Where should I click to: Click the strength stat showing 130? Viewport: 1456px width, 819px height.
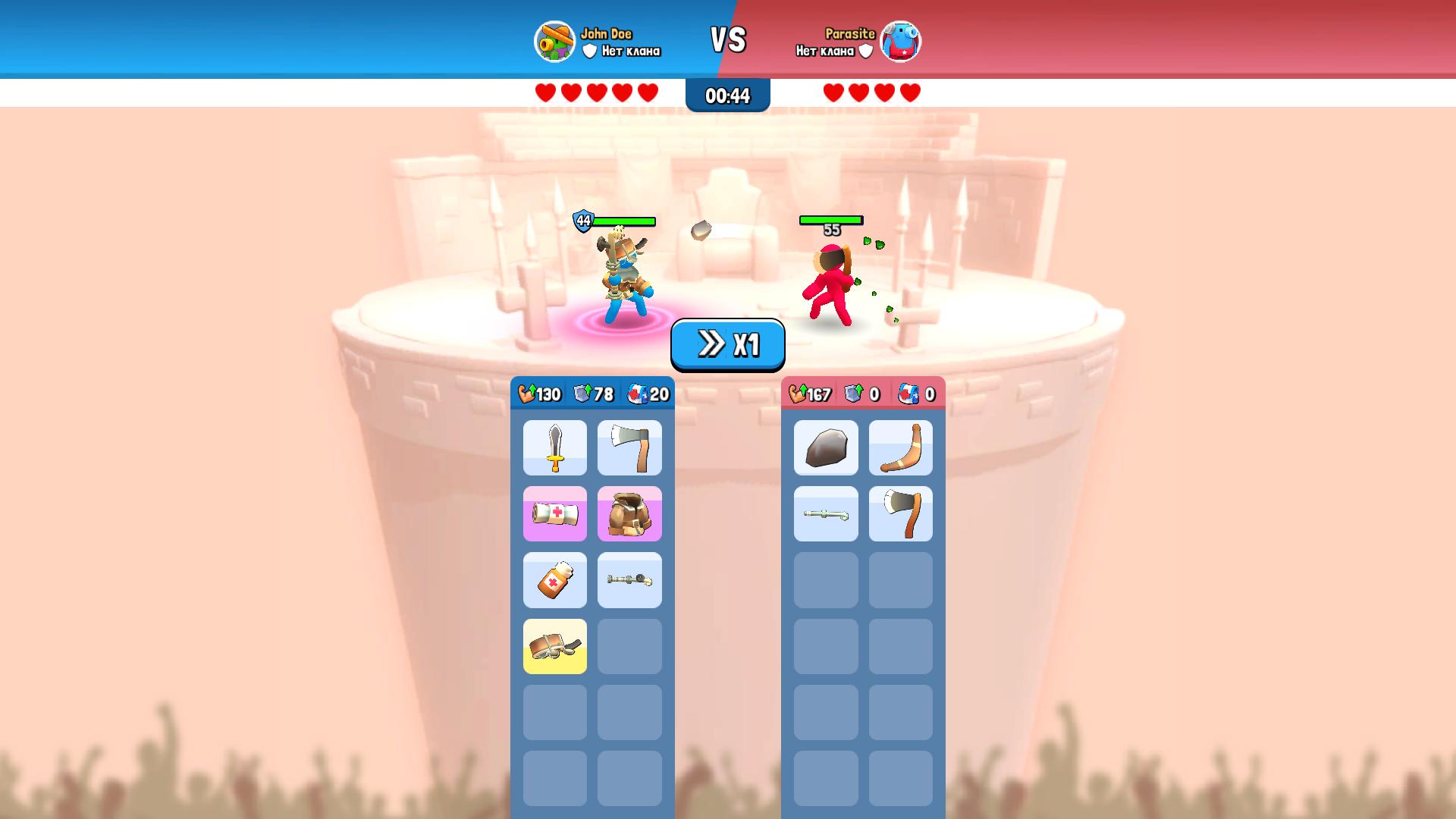(538, 394)
